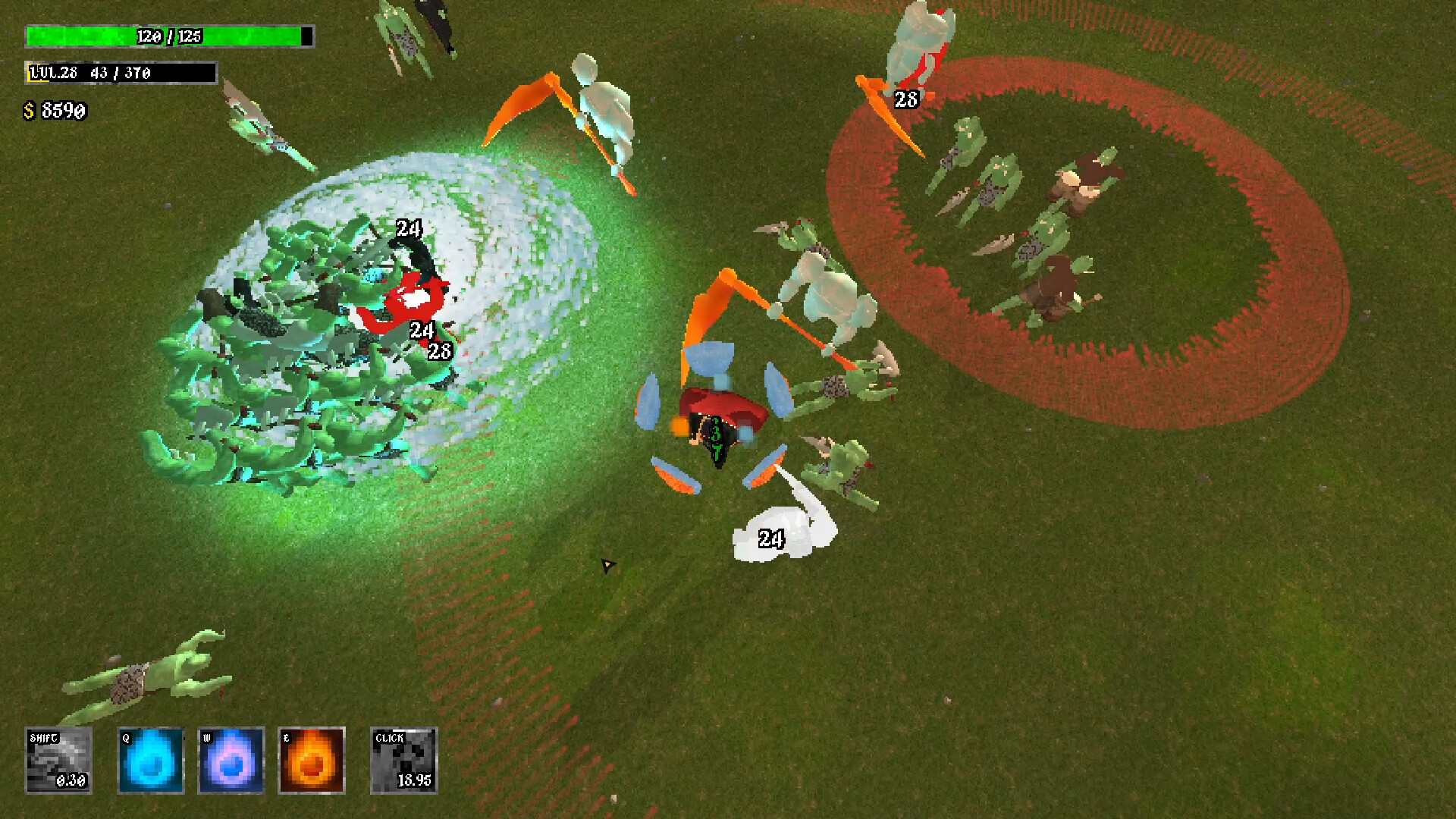Activate the W purple flame spell icon
1456x819 pixels.
click(230, 761)
